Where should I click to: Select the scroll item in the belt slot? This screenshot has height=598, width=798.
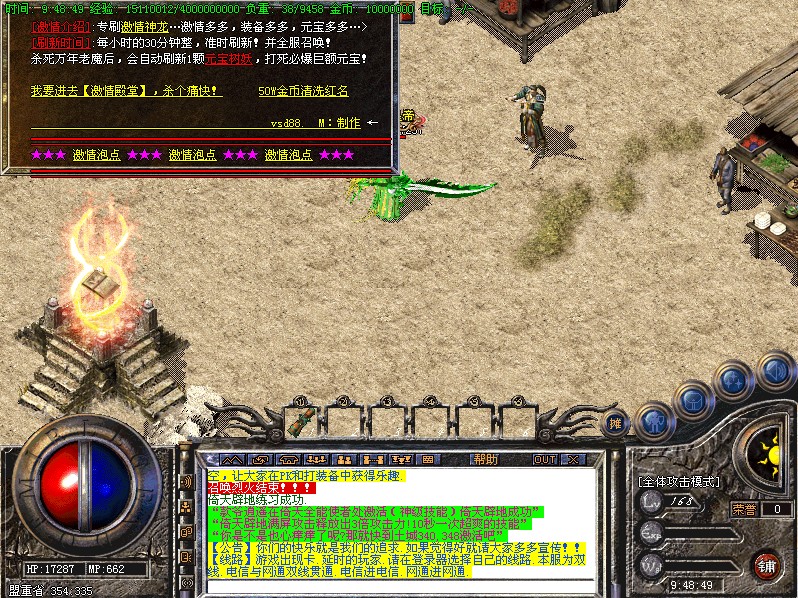point(298,421)
